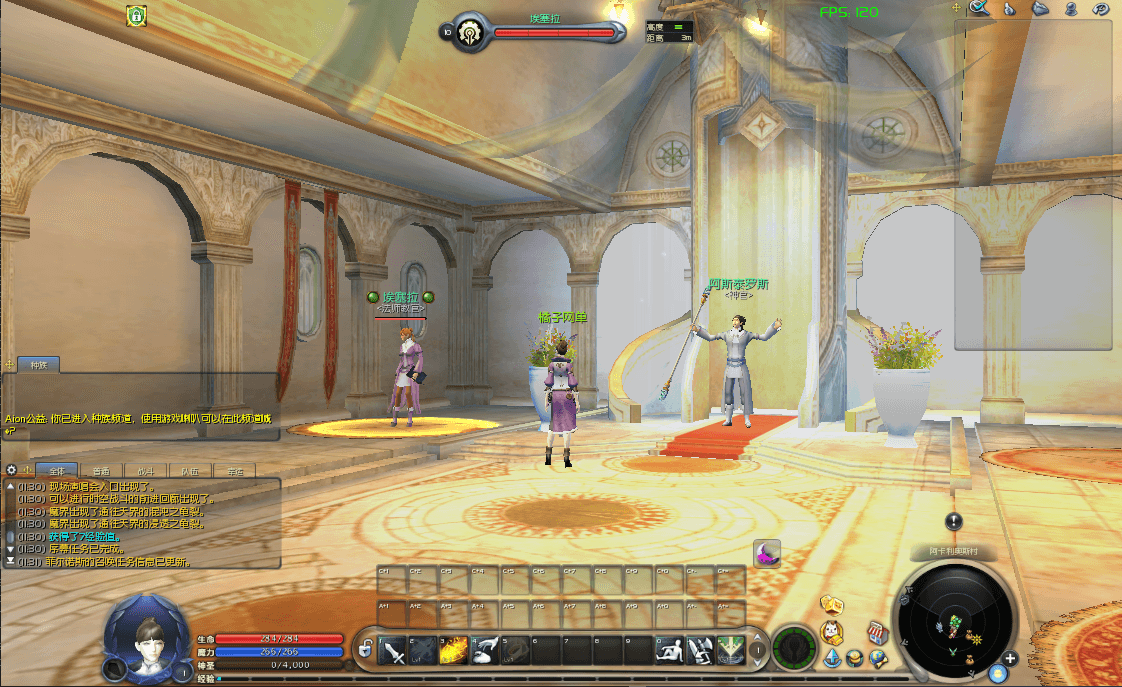
Task: Switch to the 战斗 chat tab
Action: (146, 470)
